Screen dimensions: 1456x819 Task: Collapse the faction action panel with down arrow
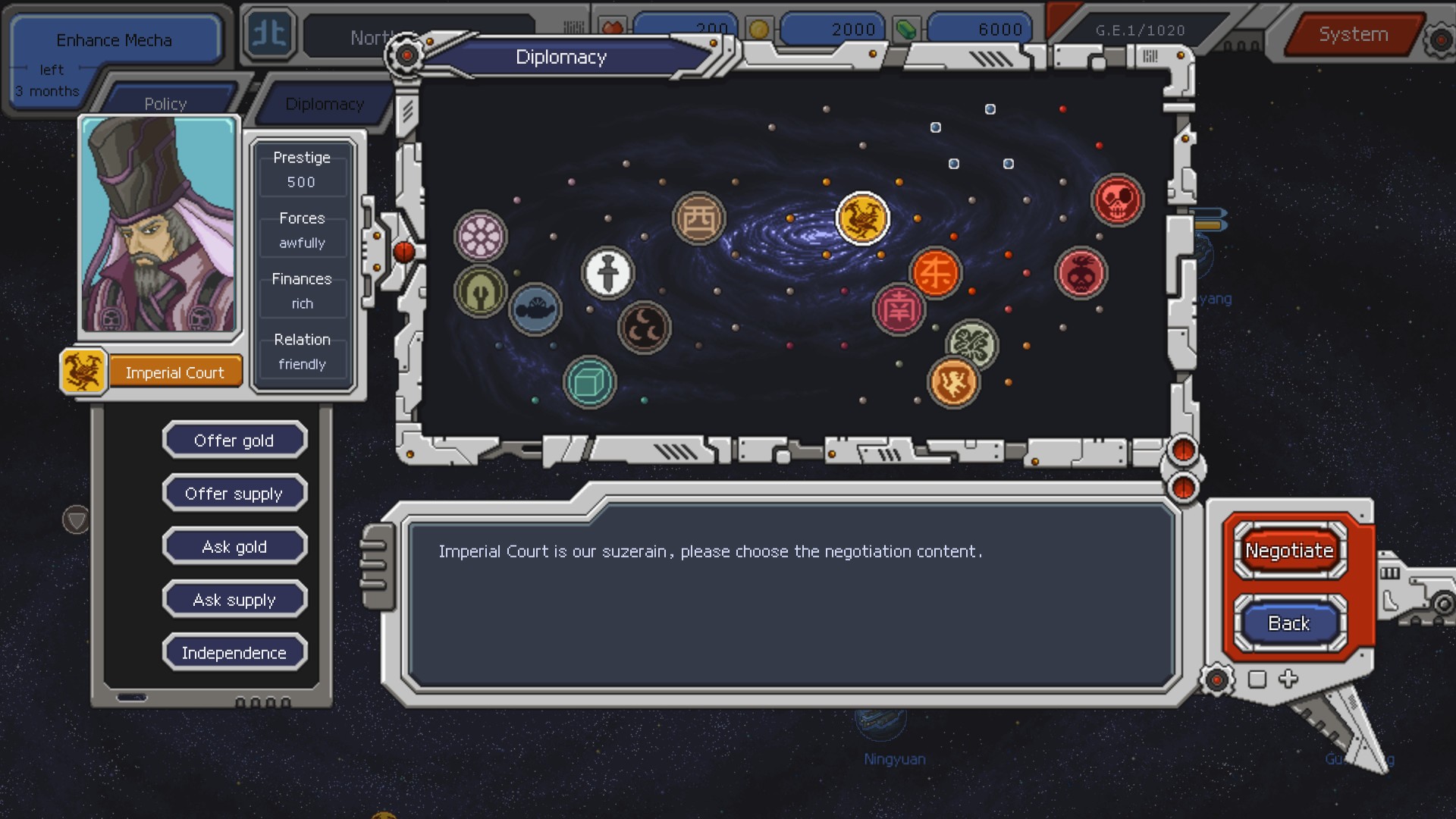tap(76, 520)
